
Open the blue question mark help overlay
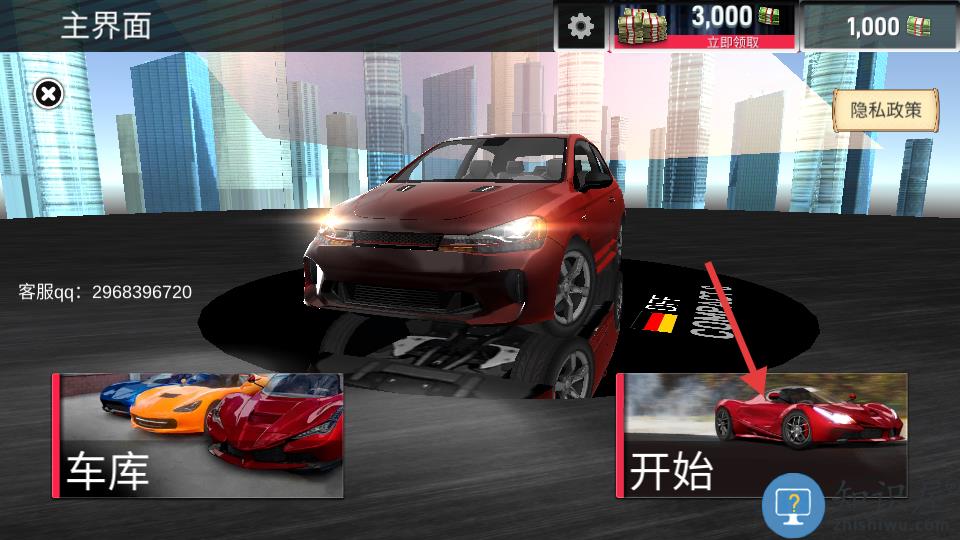point(794,504)
